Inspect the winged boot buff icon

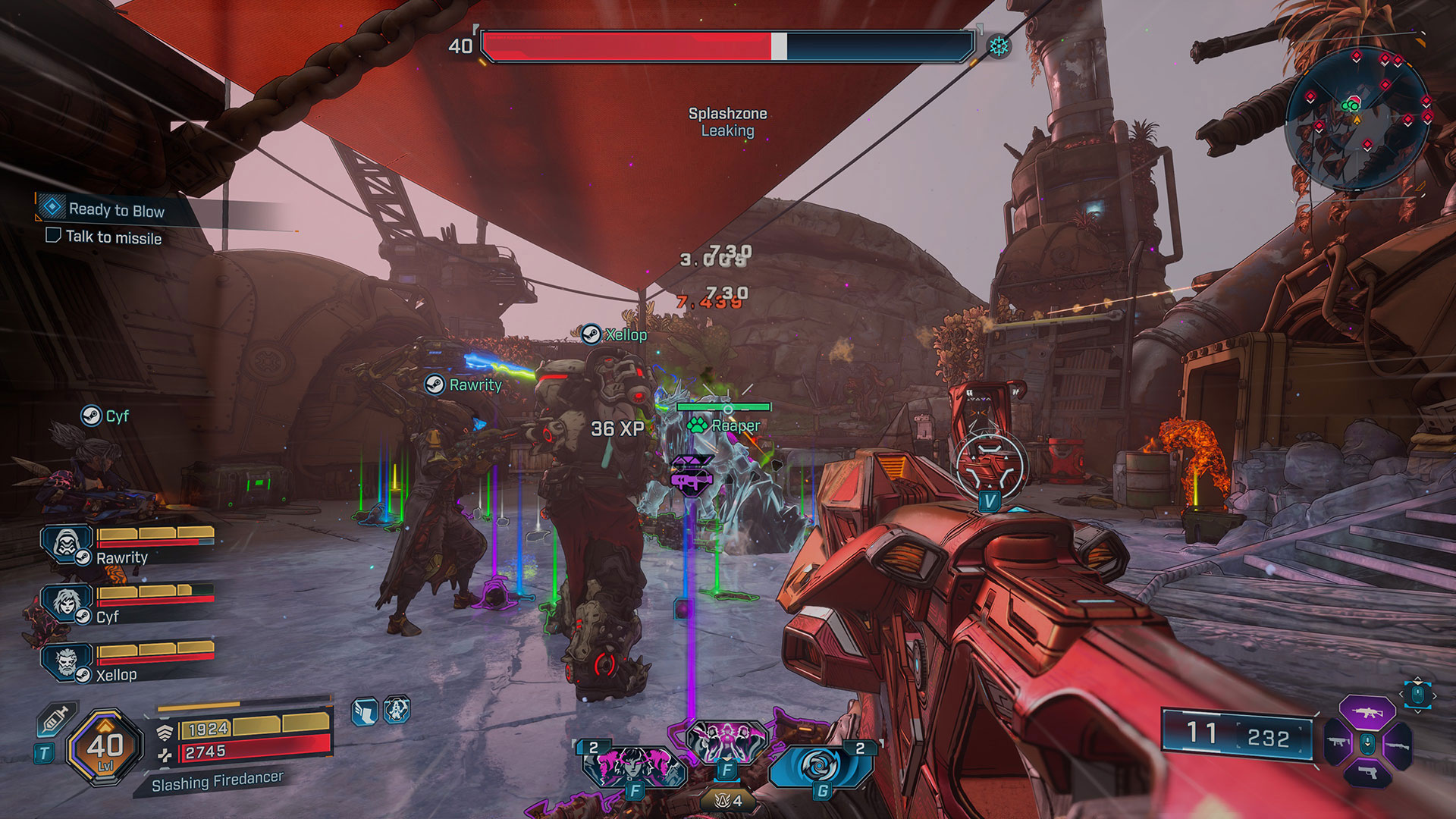[365, 712]
